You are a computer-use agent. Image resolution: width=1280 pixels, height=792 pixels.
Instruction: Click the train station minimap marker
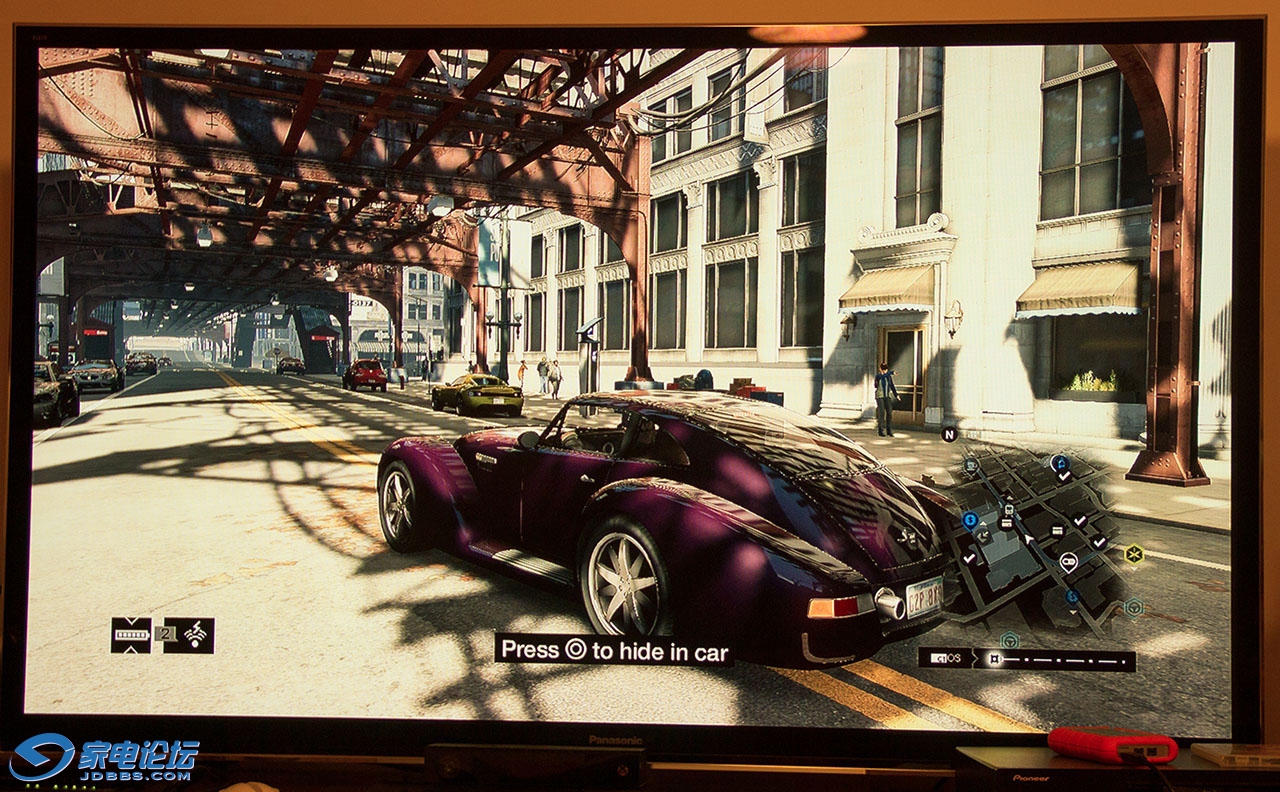pyautogui.click(x=1007, y=510)
